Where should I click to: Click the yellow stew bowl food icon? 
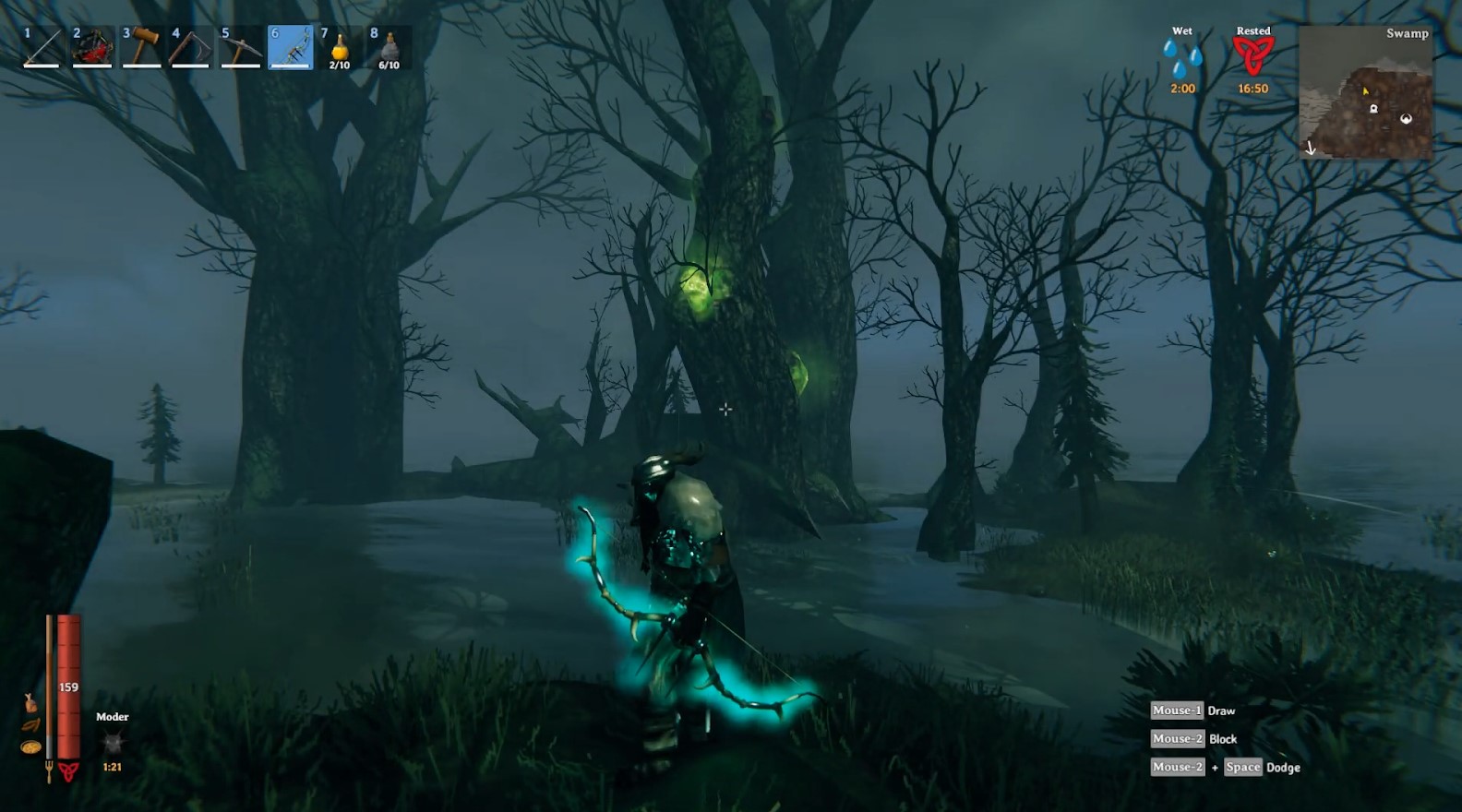tap(30, 746)
